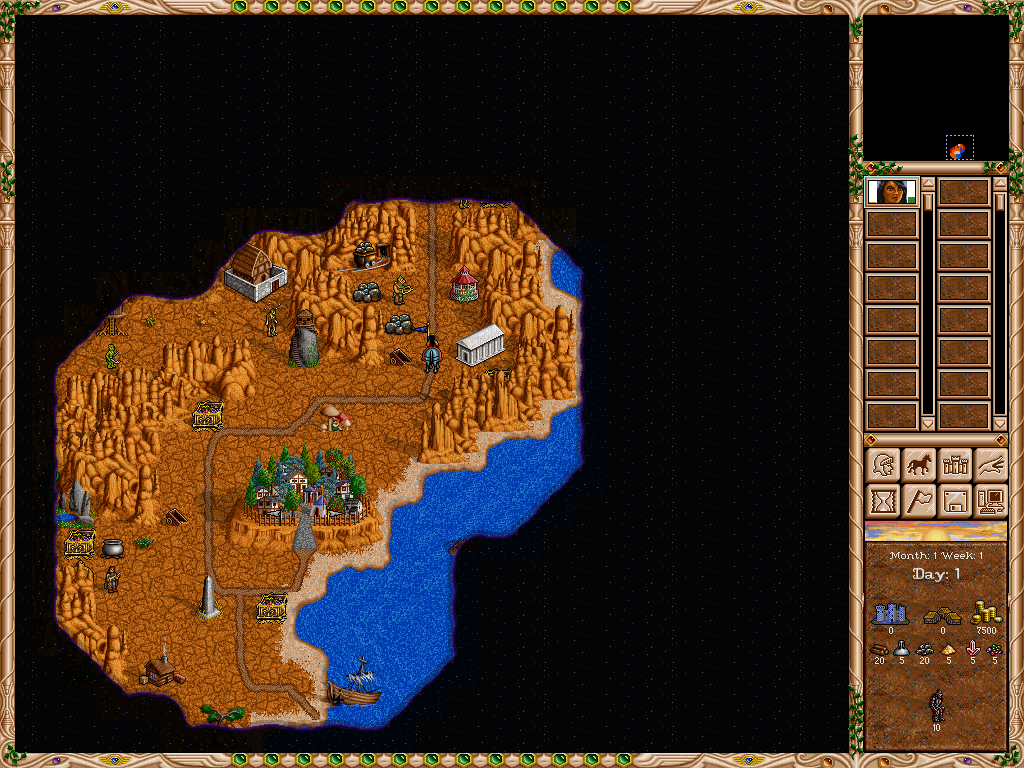Select next hero with the helmet button
This screenshot has width=1024, height=768.
(884, 465)
